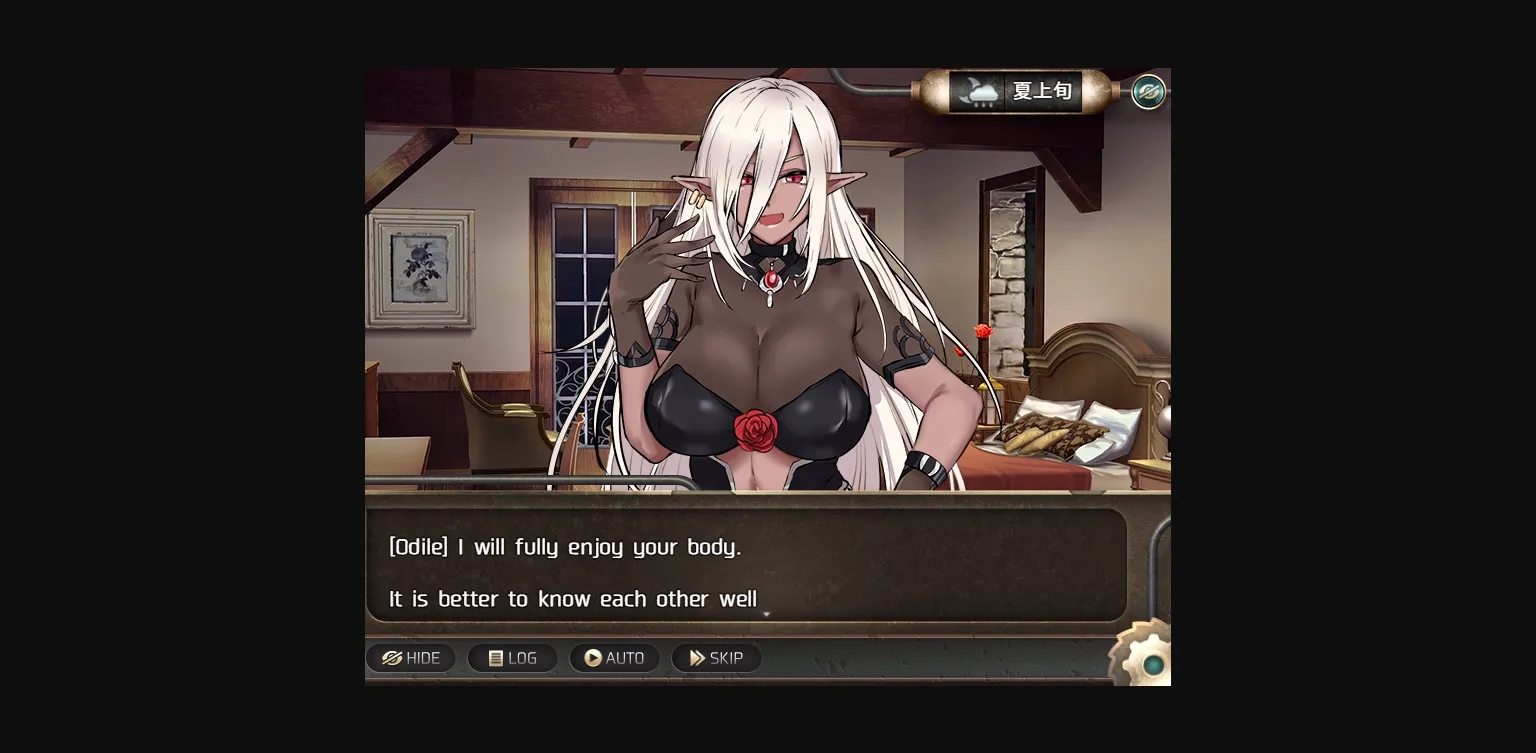The image size is (1536, 753).
Task: Toggle interface visibility via top-right round icon
Action: point(1148,91)
